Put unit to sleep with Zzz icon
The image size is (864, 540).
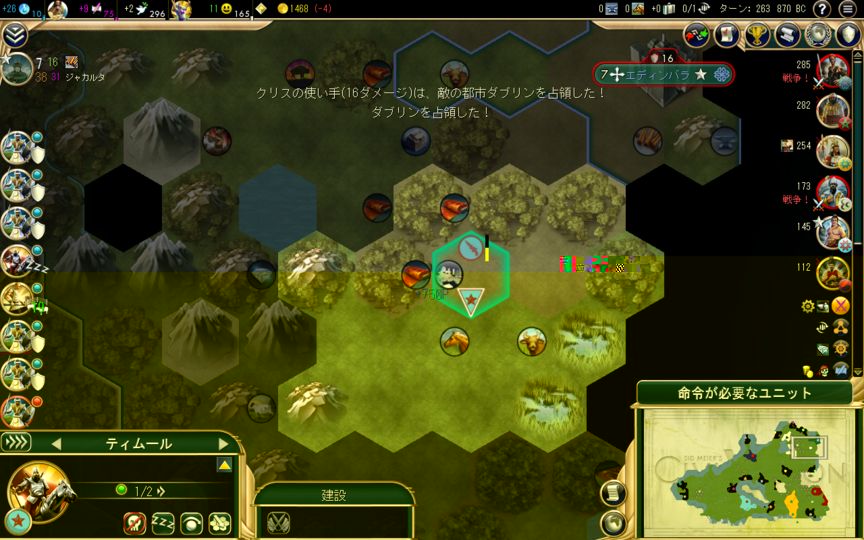coord(163,522)
